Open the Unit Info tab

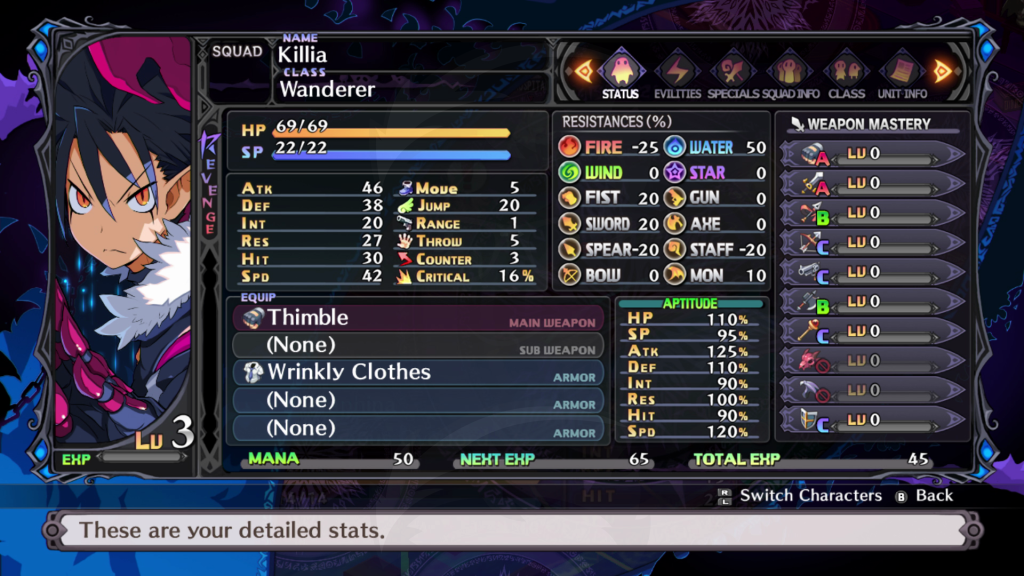coord(902,75)
